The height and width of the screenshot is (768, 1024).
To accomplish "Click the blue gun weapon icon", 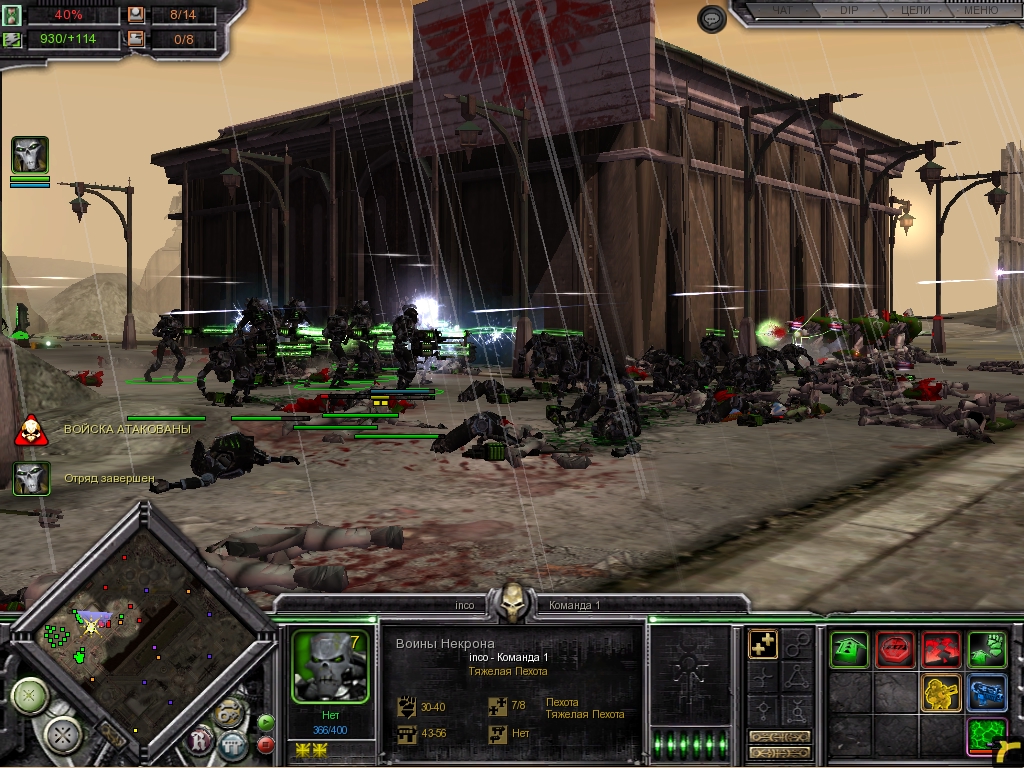I will pyautogui.click(x=987, y=693).
